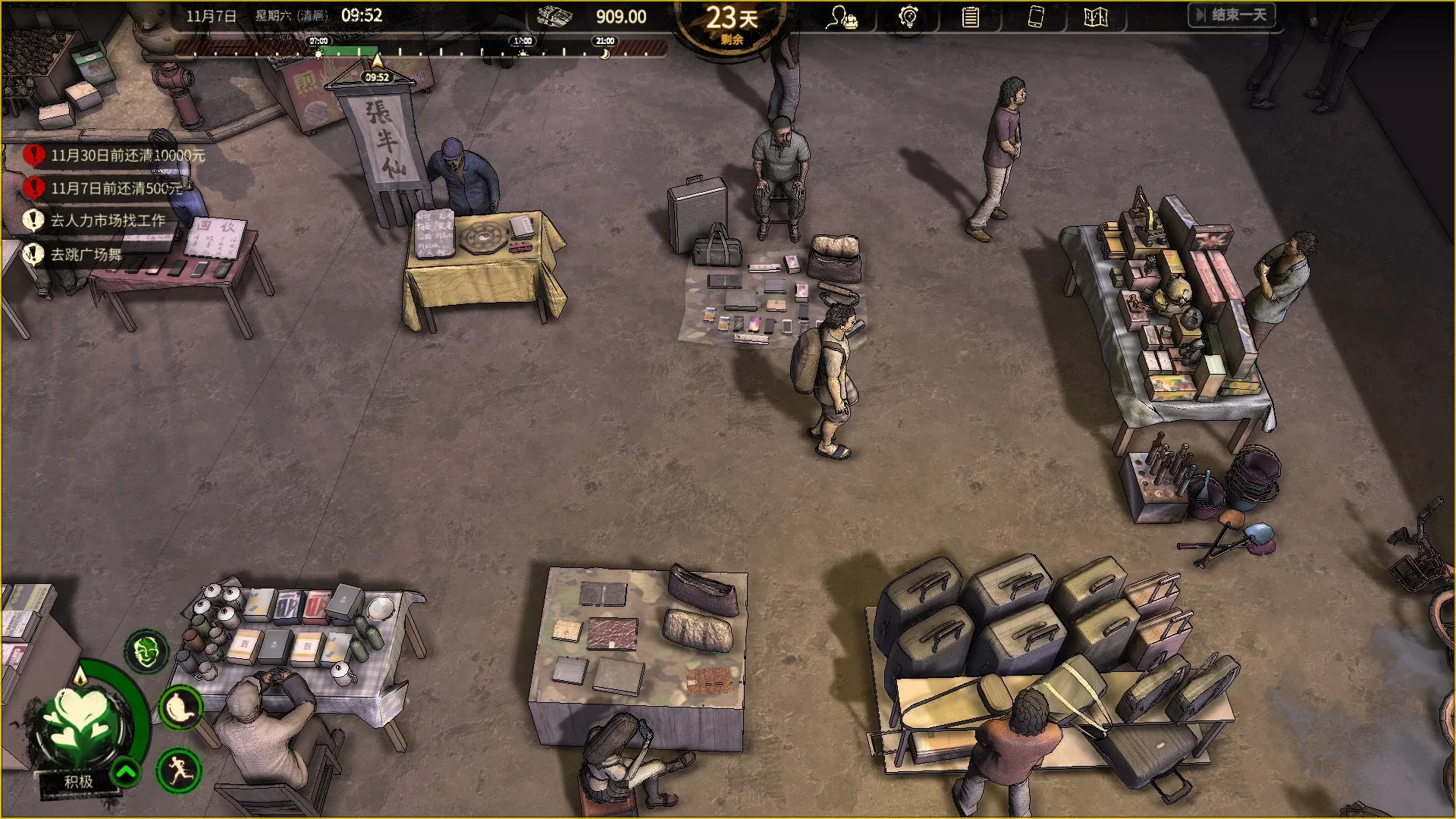Screen dimensions: 1456x819
Task: Open the clipboard task list
Action: tap(970, 17)
